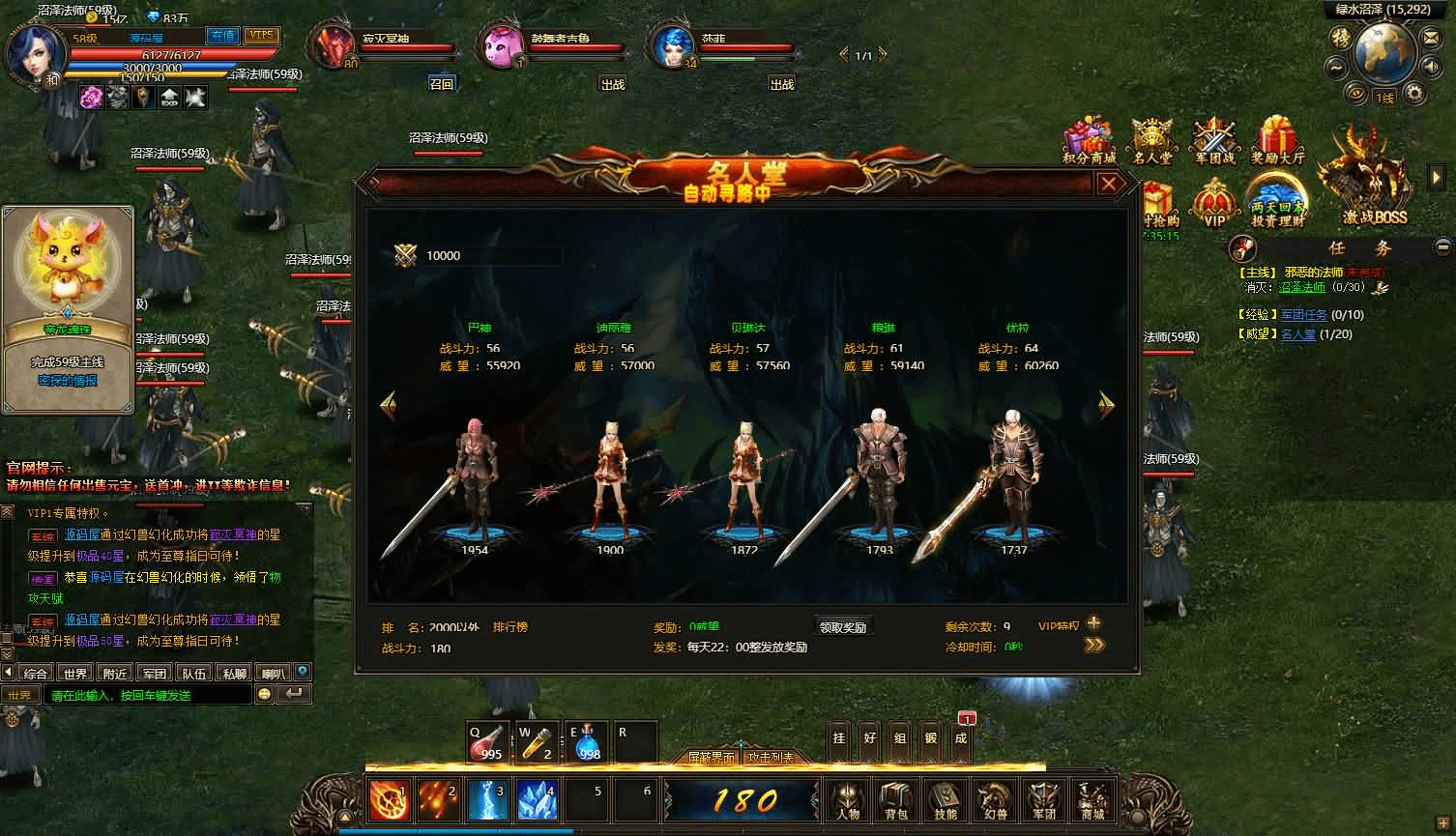1456x836 pixels.
Task: Open the 技能 skills book
Action: point(945,800)
